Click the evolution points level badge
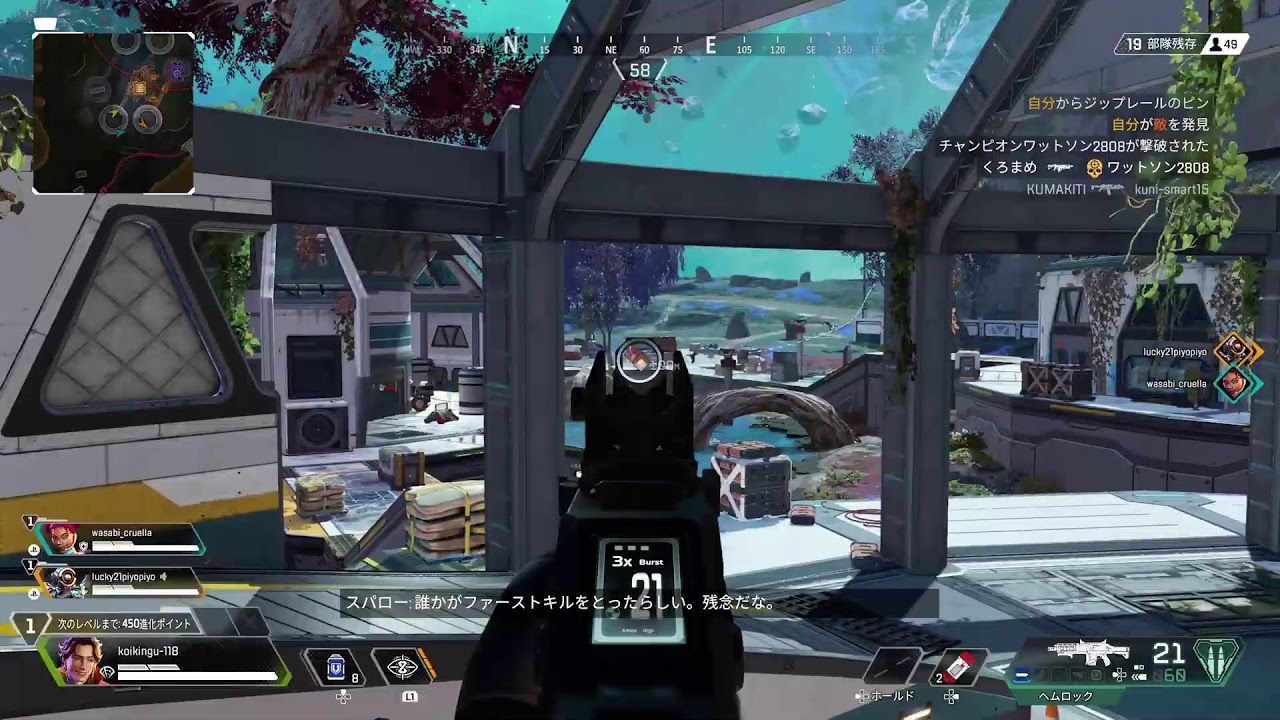 tap(30, 625)
